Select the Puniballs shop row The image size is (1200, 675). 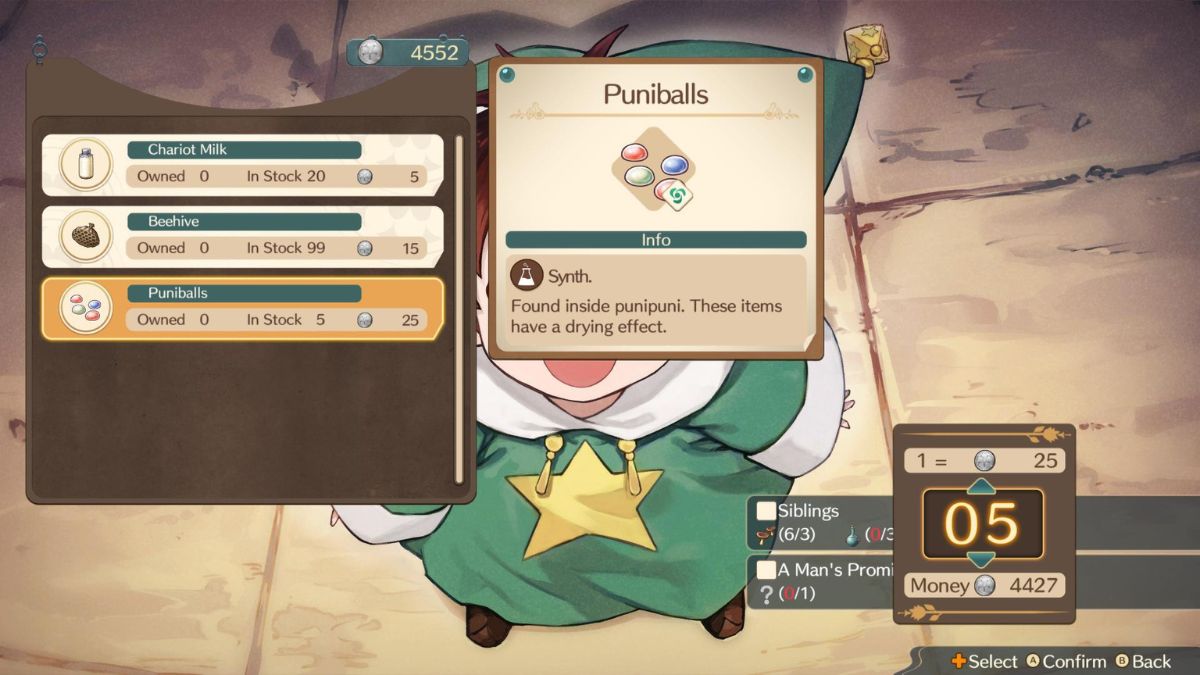coord(243,309)
